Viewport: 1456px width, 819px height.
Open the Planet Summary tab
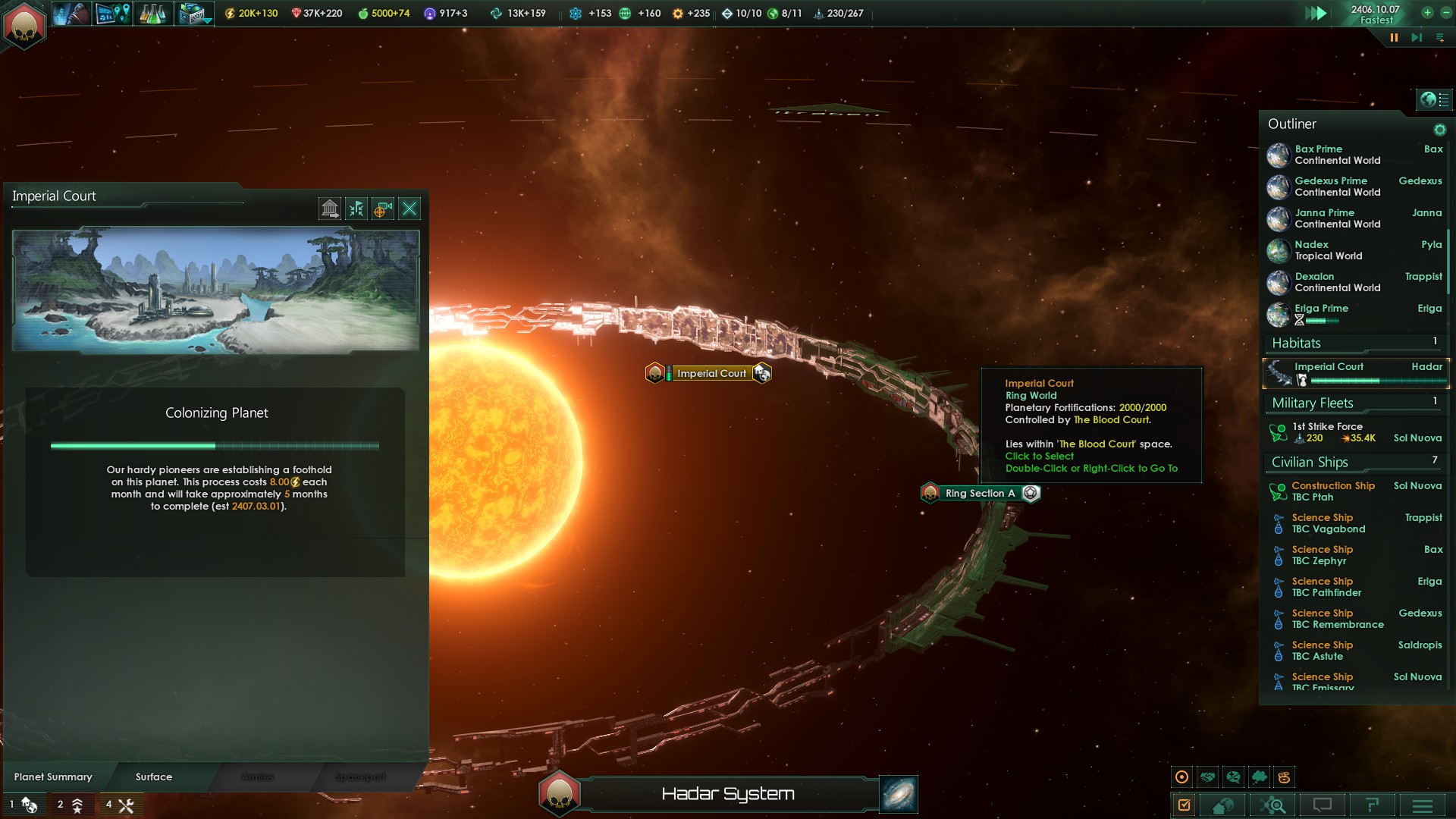(x=53, y=777)
